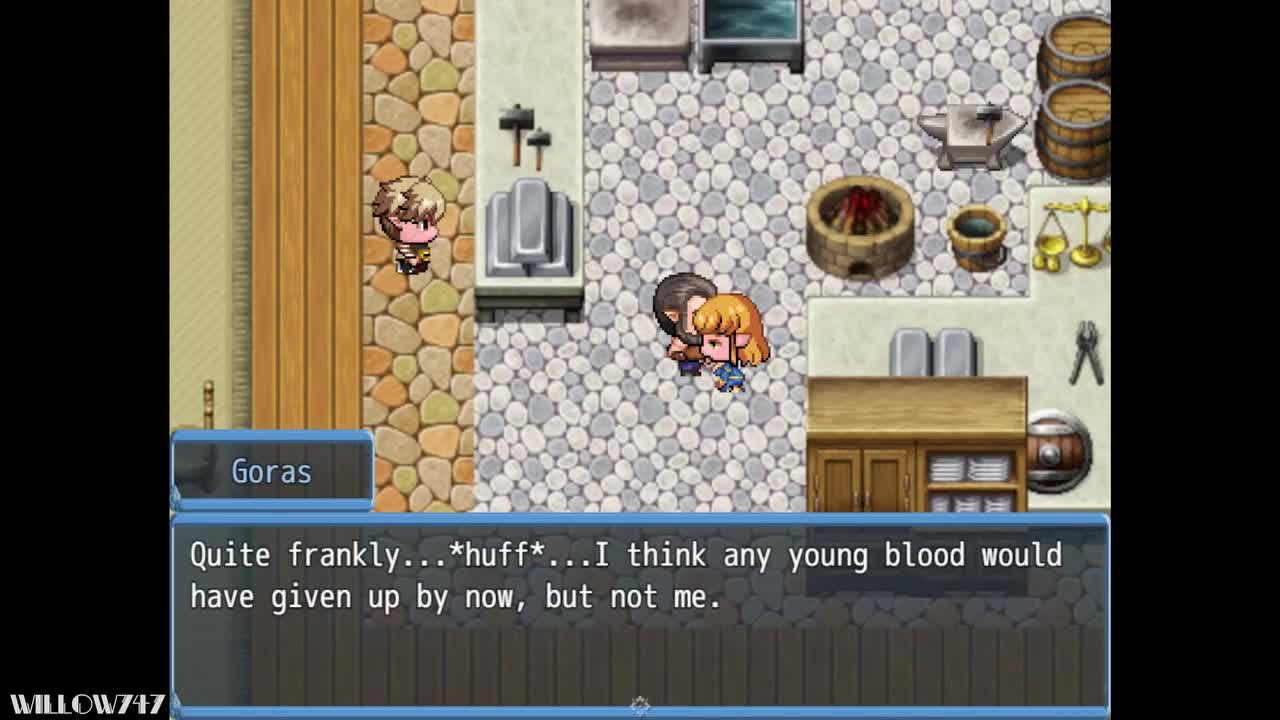Click the dialogue continue arrow indicator
This screenshot has width=1280, height=720.
click(640, 706)
